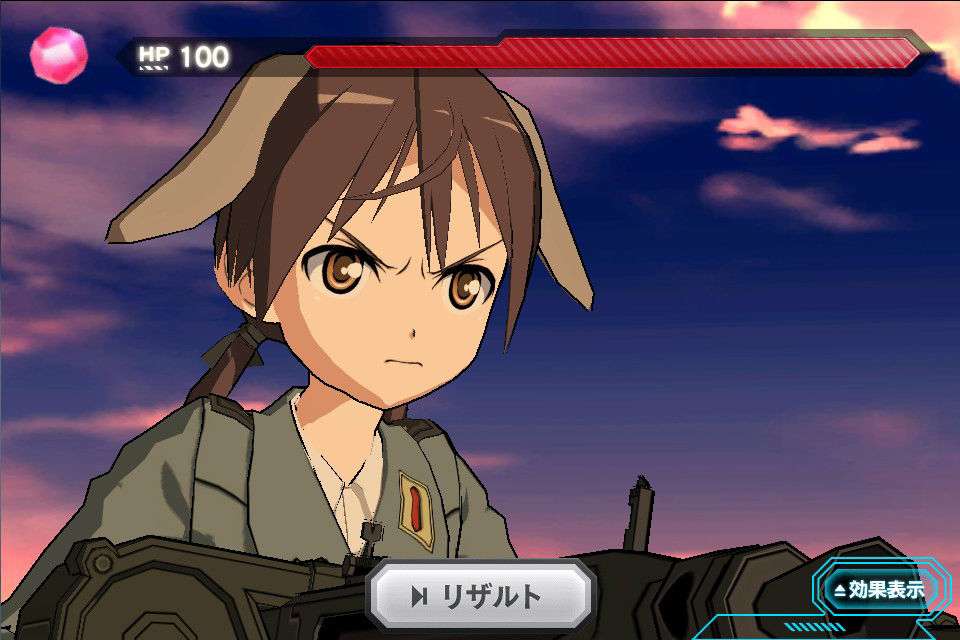Tap the pink gem icon
This screenshot has height=640, width=960.
pos(58,54)
